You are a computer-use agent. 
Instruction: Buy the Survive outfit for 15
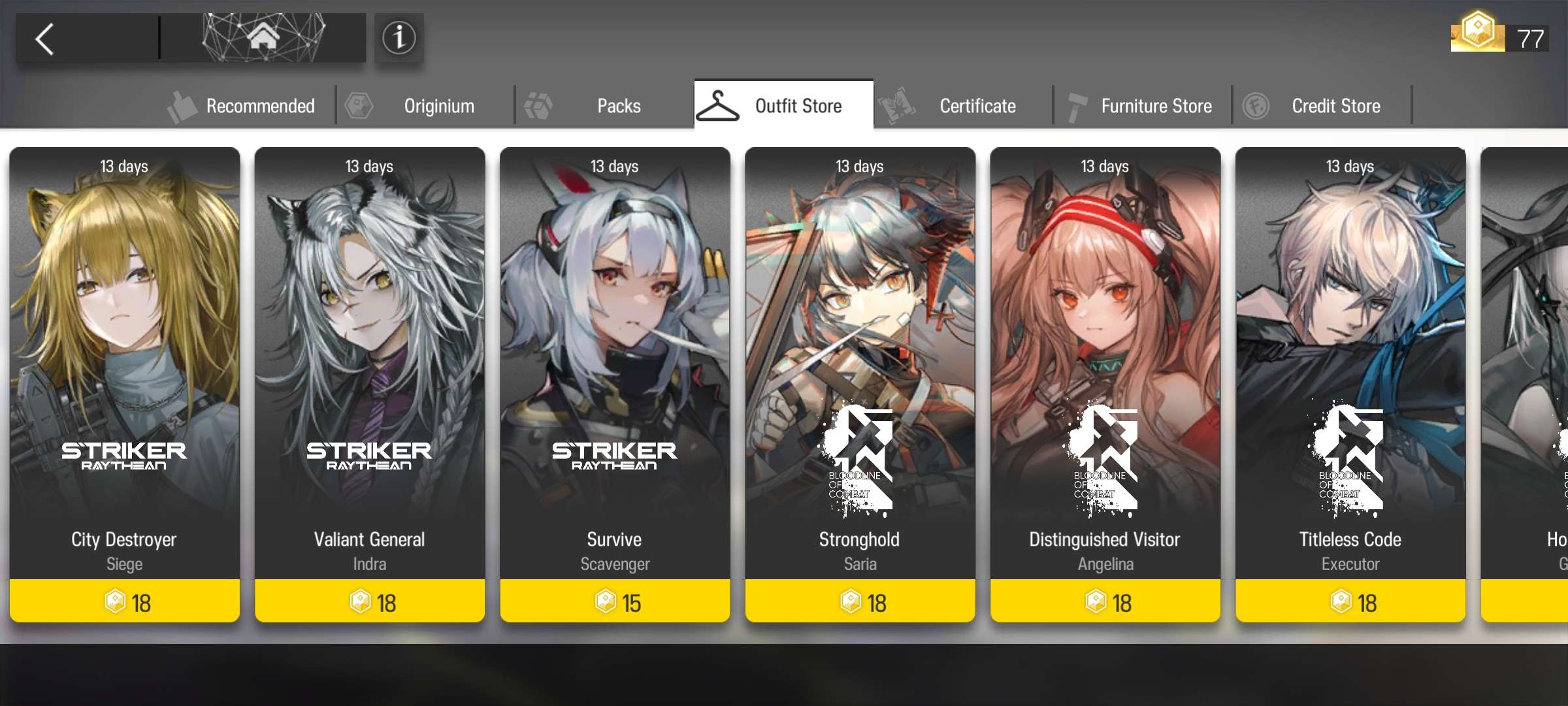pos(614,602)
